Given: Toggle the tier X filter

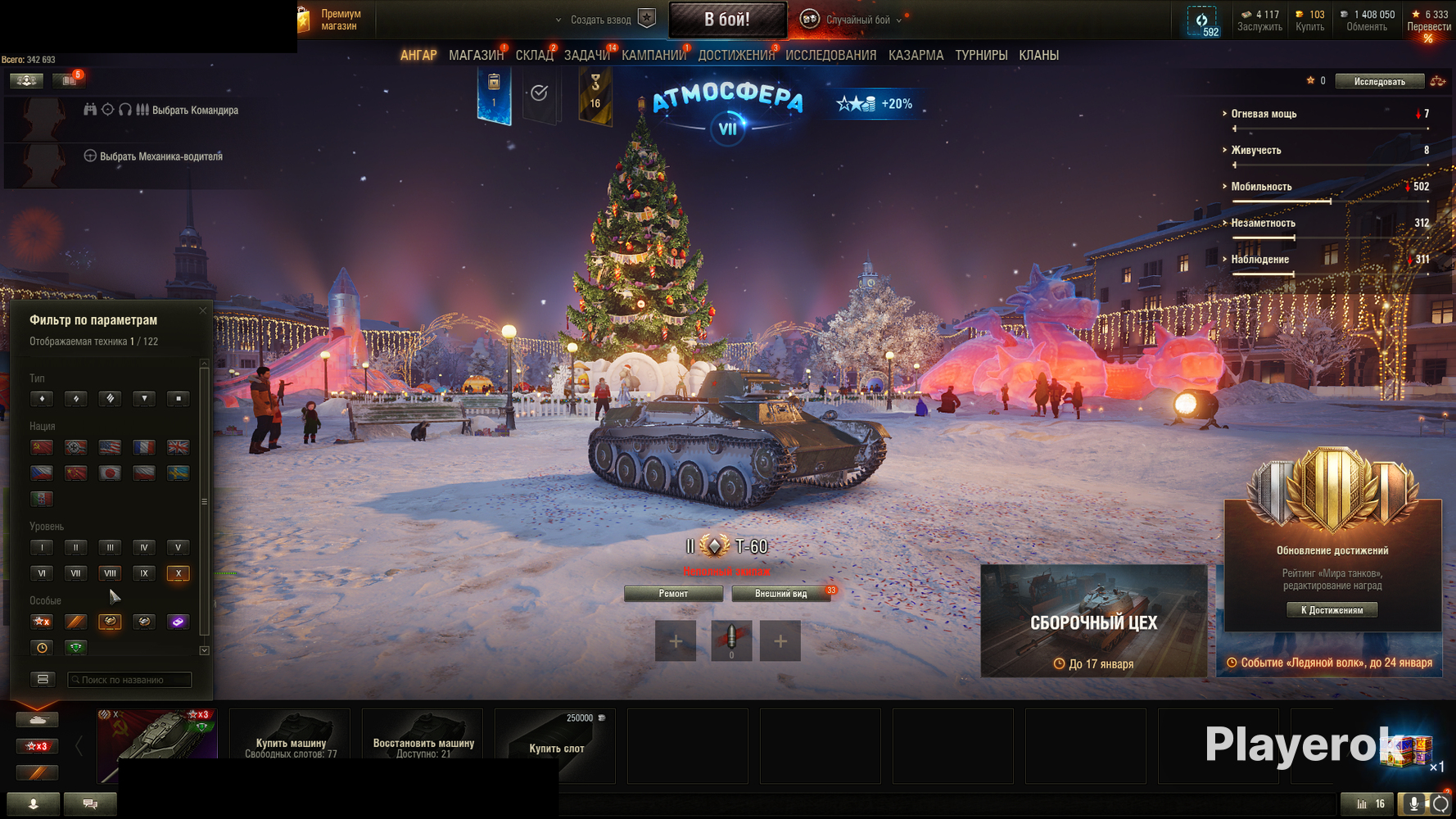Looking at the screenshot, I should tap(178, 573).
